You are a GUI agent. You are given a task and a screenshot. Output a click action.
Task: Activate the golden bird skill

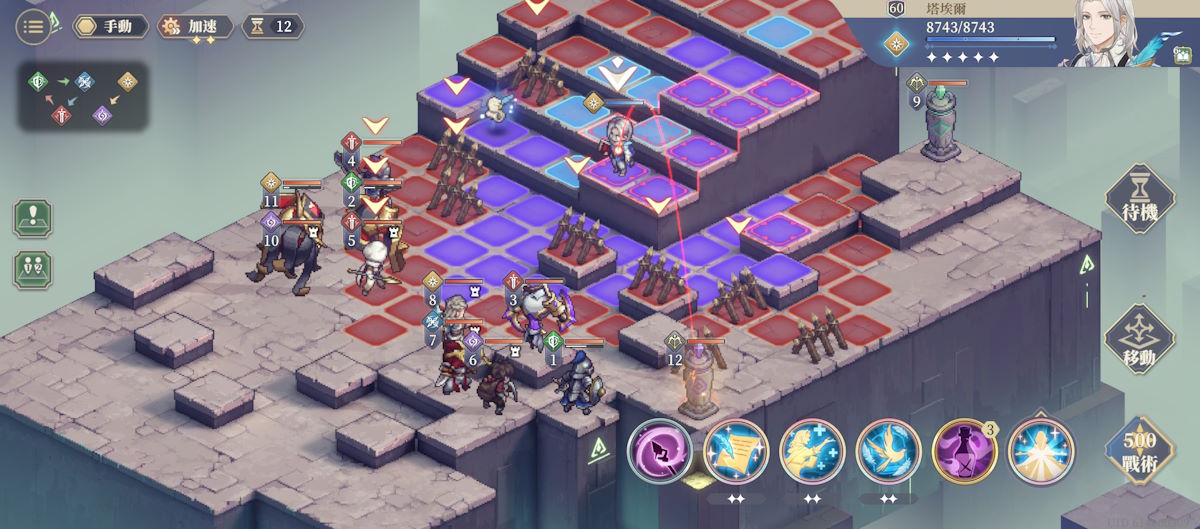click(x=888, y=451)
